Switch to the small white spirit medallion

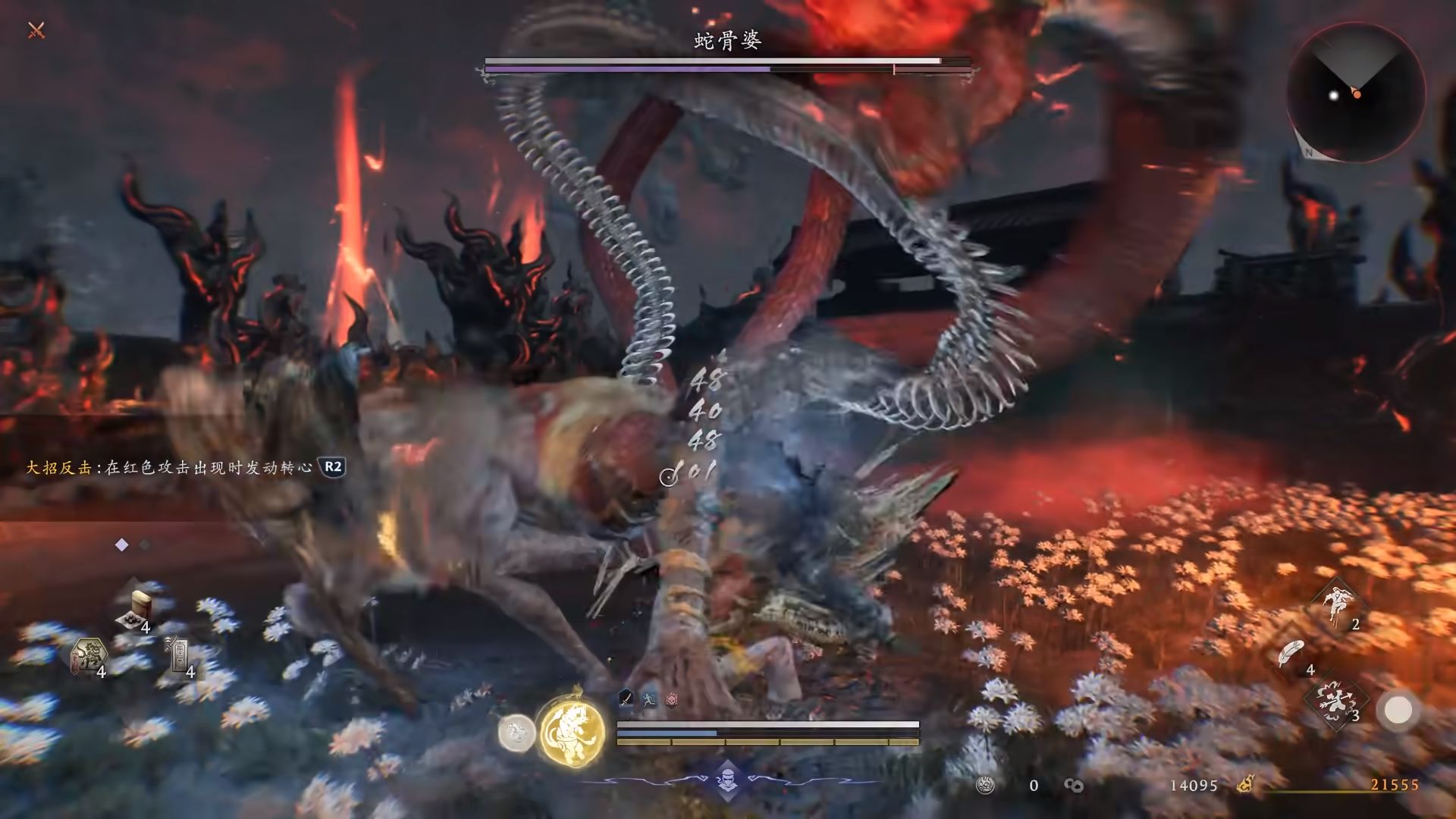point(516,733)
